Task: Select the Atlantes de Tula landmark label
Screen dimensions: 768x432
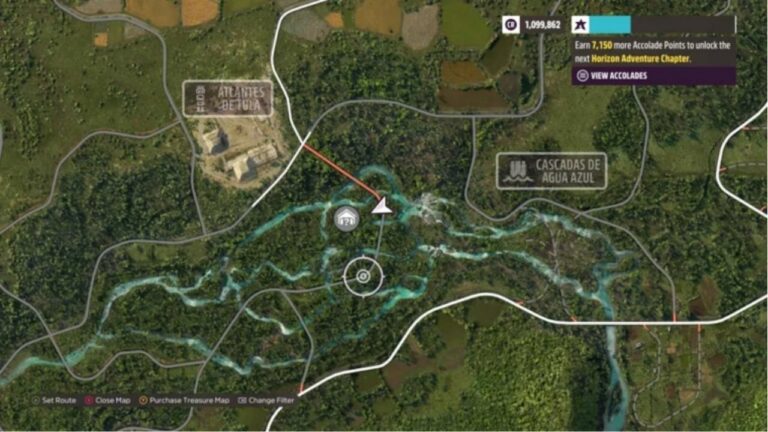Action: pyautogui.click(x=228, y=98)
